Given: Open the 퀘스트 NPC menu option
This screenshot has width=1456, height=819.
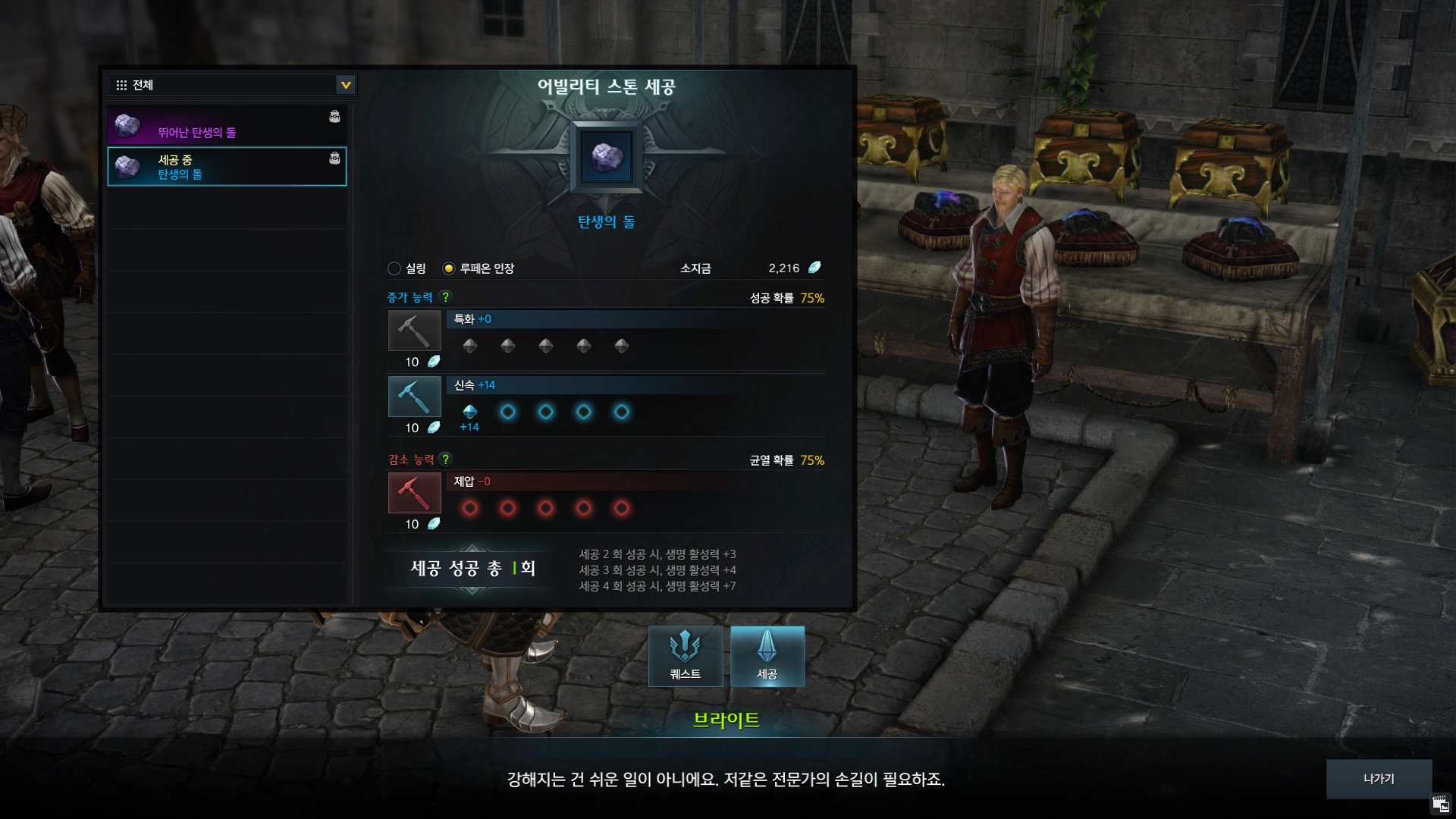Looking at the screenshot, I should click(686, 656).
